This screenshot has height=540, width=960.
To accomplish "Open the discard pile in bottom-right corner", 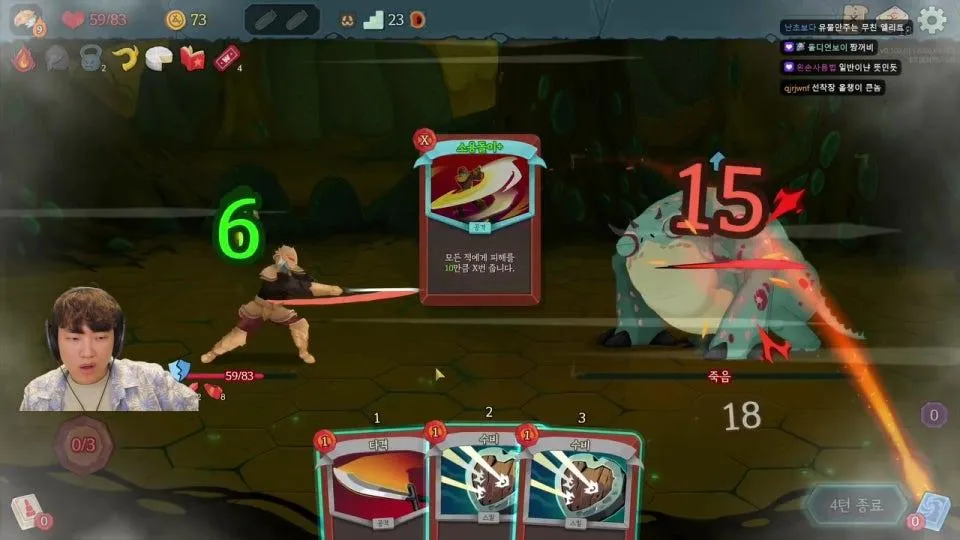I will pyautogui.click(x=931, y=509).
